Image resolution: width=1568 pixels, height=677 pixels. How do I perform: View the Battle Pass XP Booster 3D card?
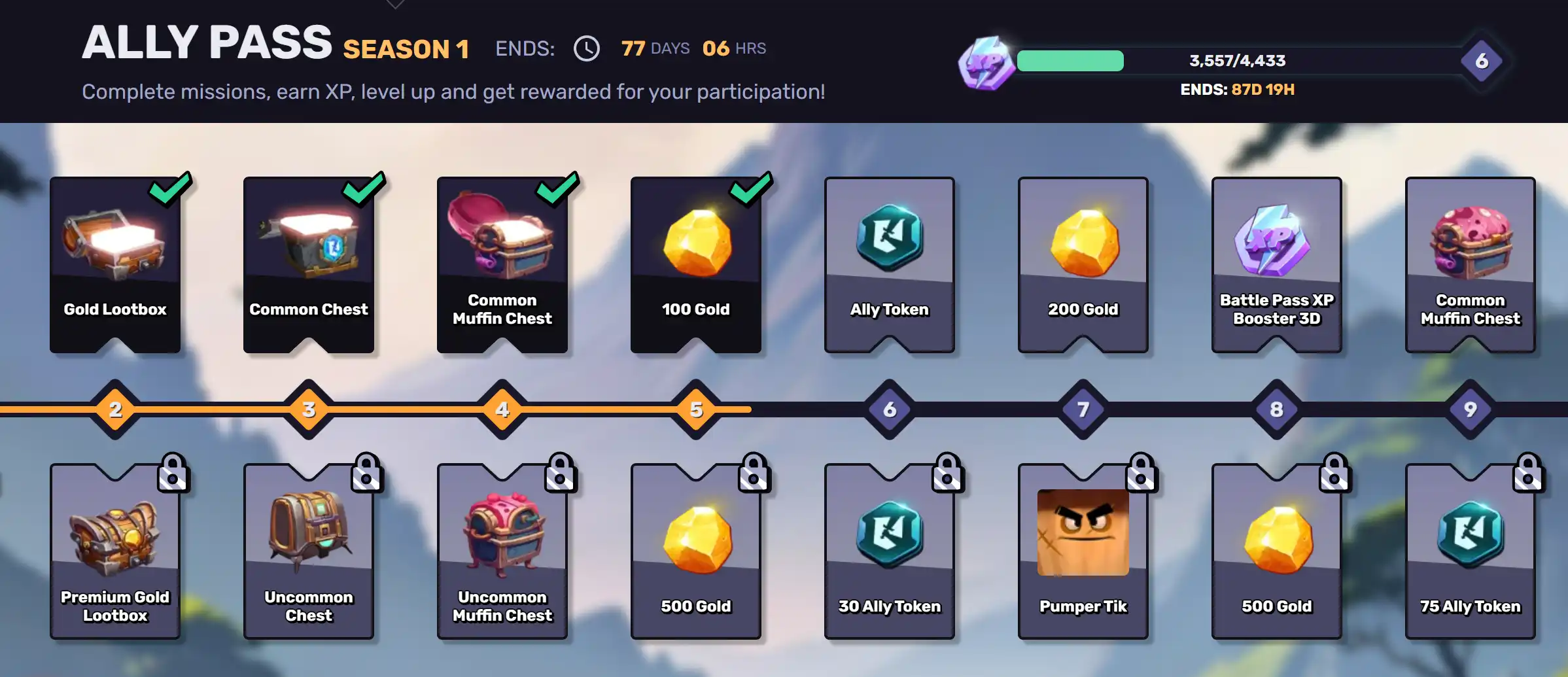click(1277, 265)
